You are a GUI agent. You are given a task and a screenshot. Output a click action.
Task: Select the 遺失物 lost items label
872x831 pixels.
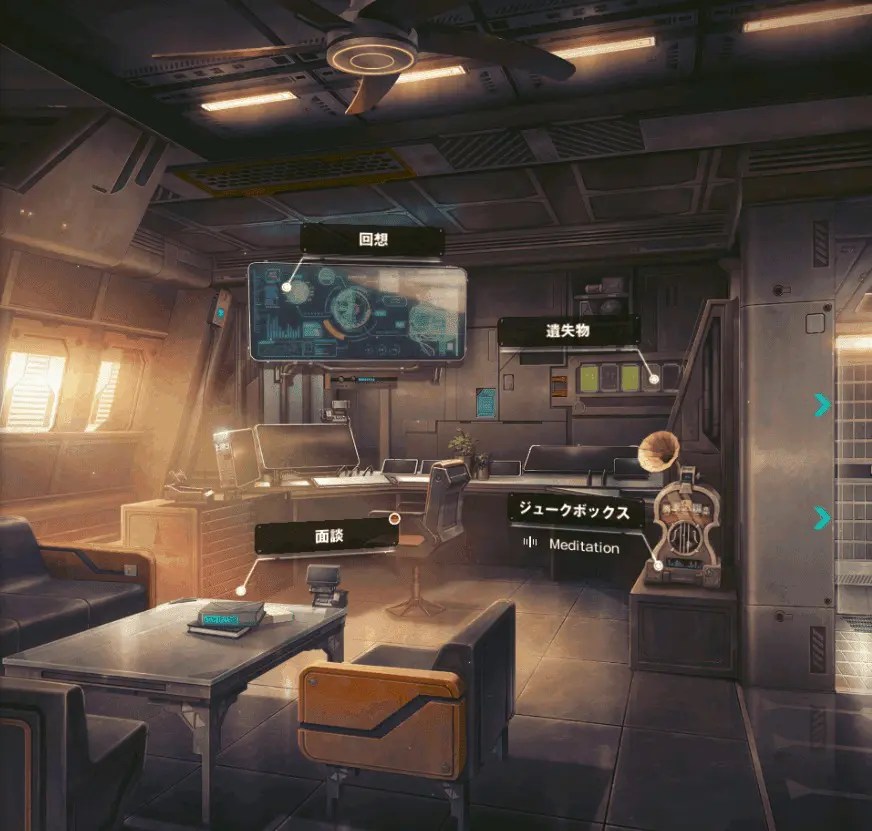(x=568, y=331)
